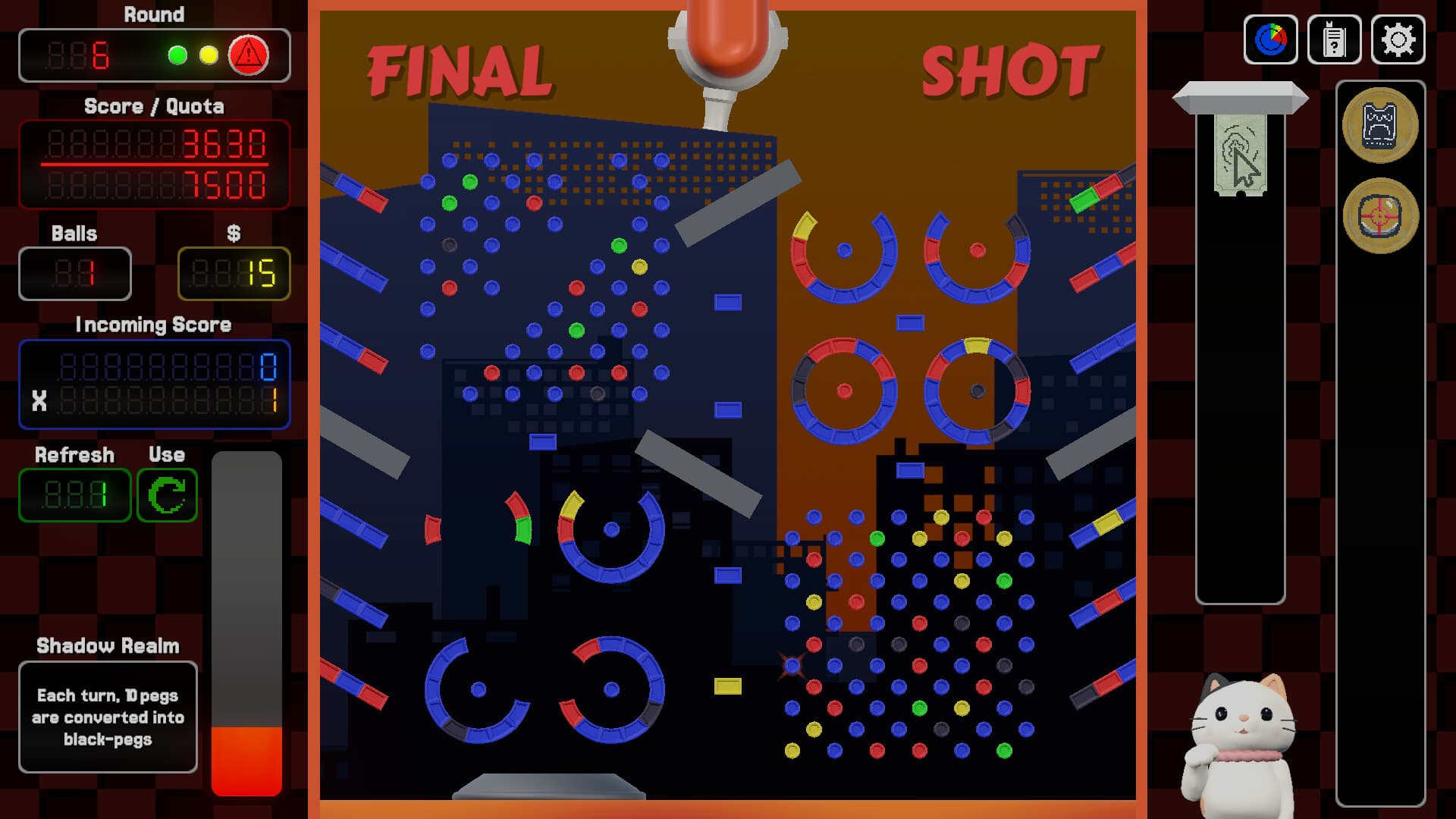Select the crosshair target coin charm
The height and width of the screenshot is (819, 1456).
pyautogui.click(x=1382, y=216)
